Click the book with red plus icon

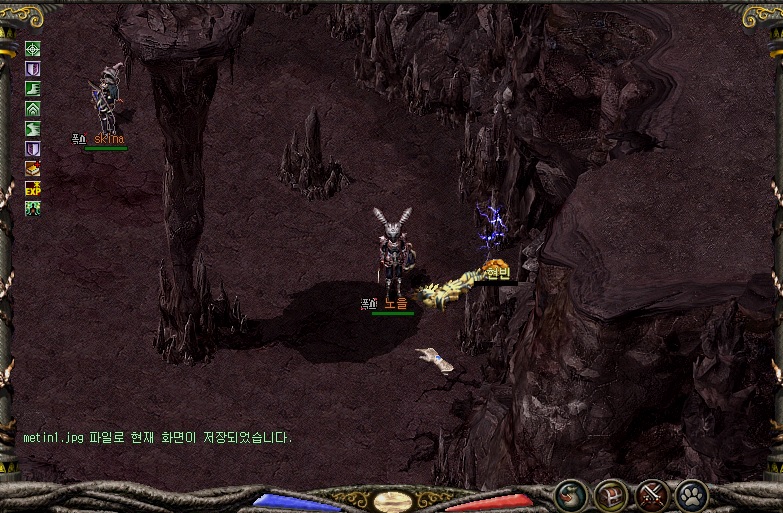tap(33, 168)
